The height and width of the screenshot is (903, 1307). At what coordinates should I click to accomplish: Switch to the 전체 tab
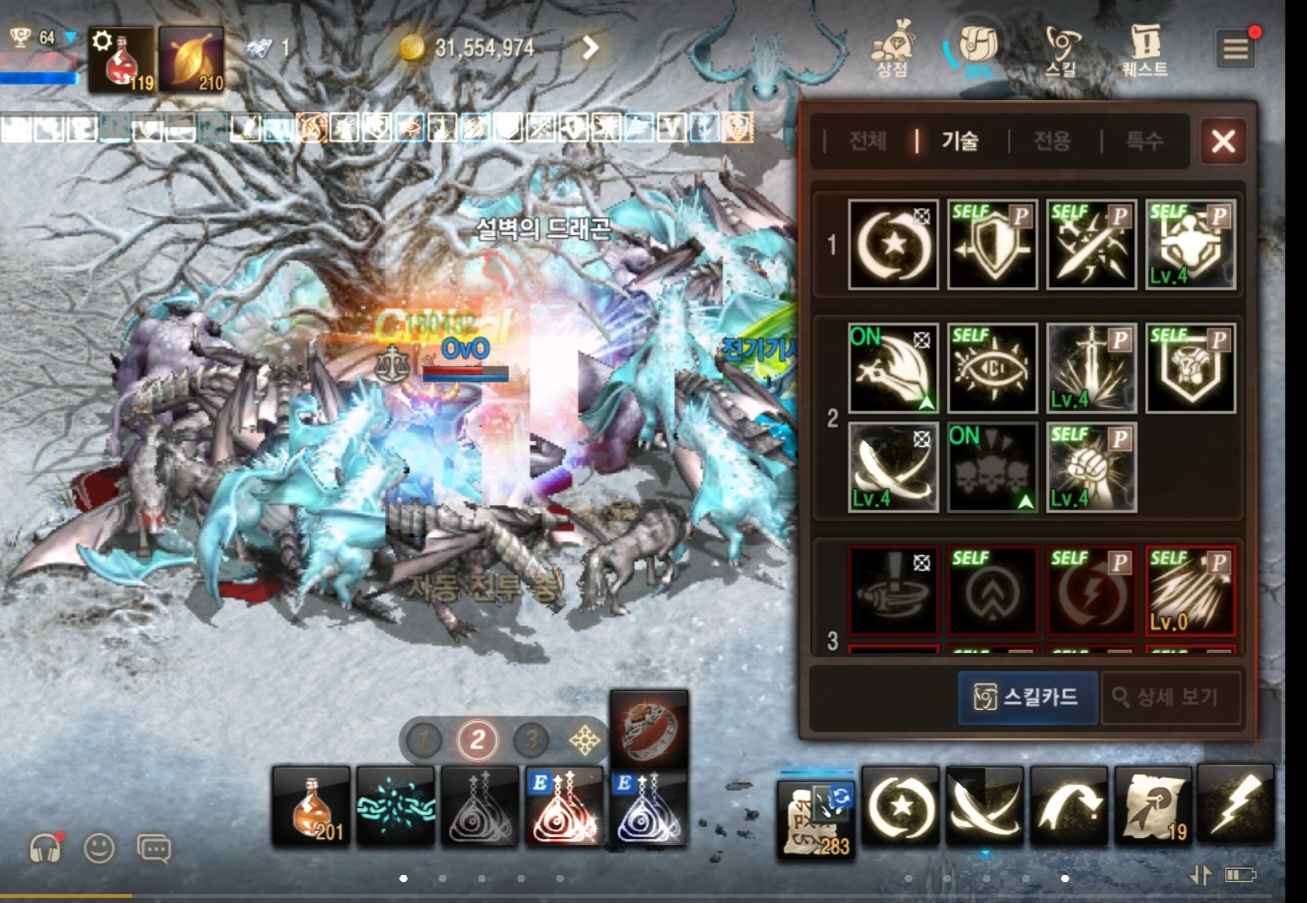coord(867,141)
